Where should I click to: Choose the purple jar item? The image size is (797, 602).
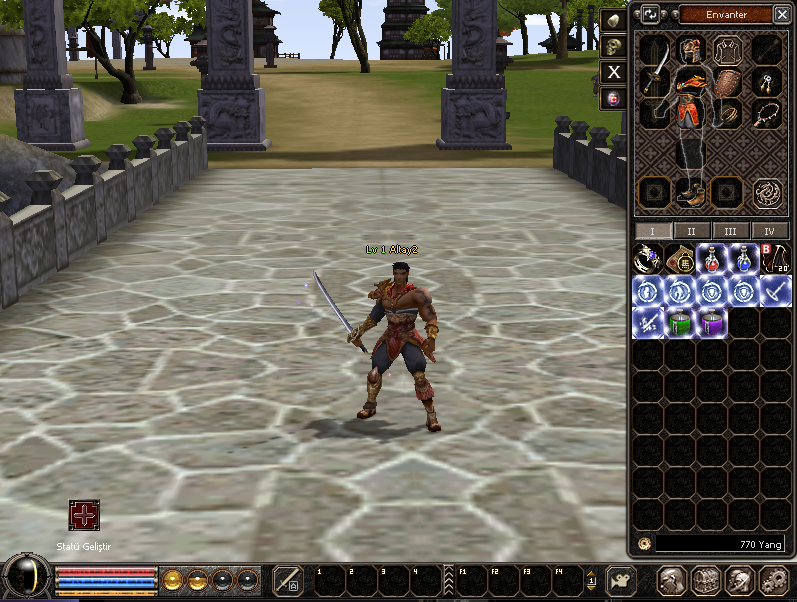click(x=712, y=323)
